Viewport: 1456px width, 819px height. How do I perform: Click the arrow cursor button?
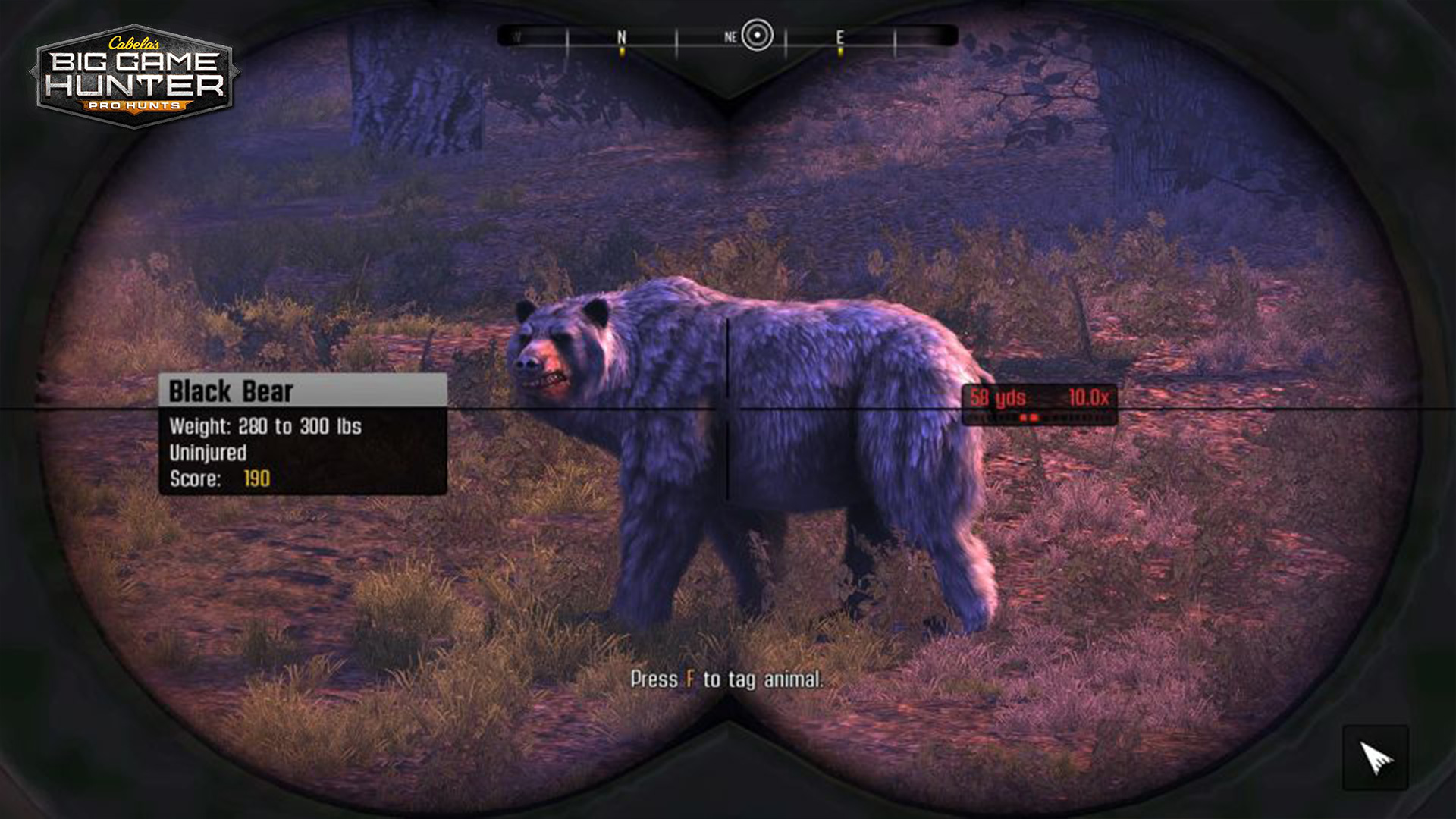(1376, 758)
